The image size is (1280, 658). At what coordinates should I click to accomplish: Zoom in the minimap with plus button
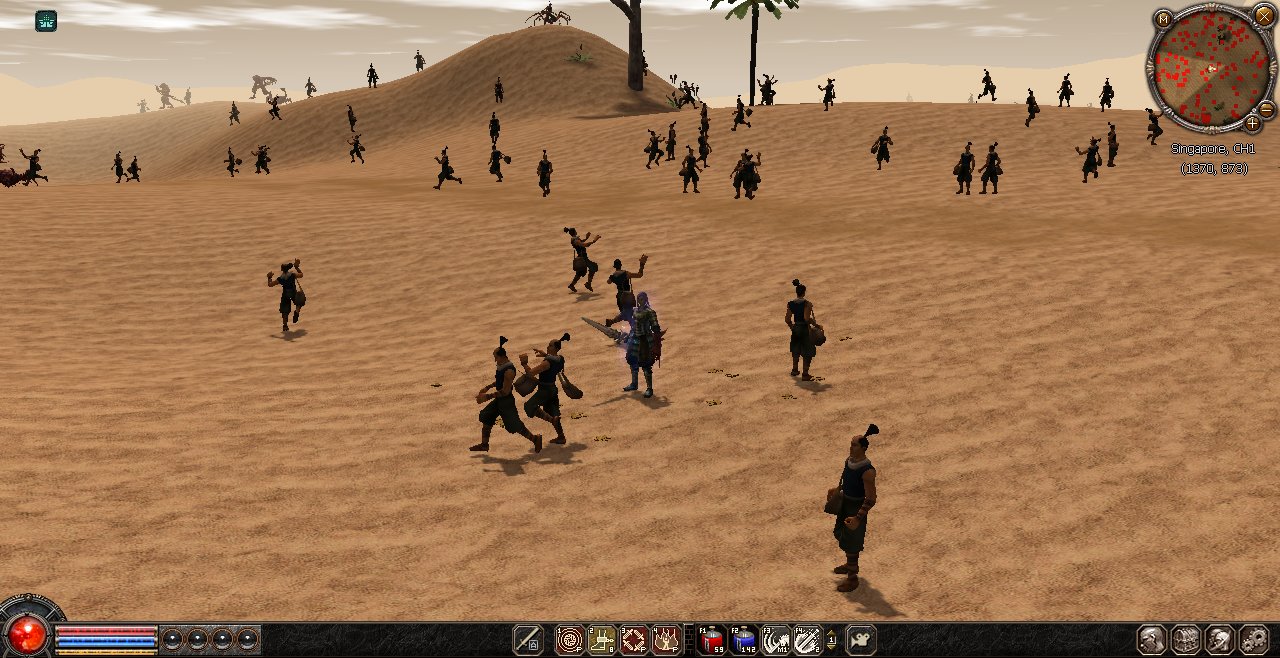click(x=1252, y=123)
